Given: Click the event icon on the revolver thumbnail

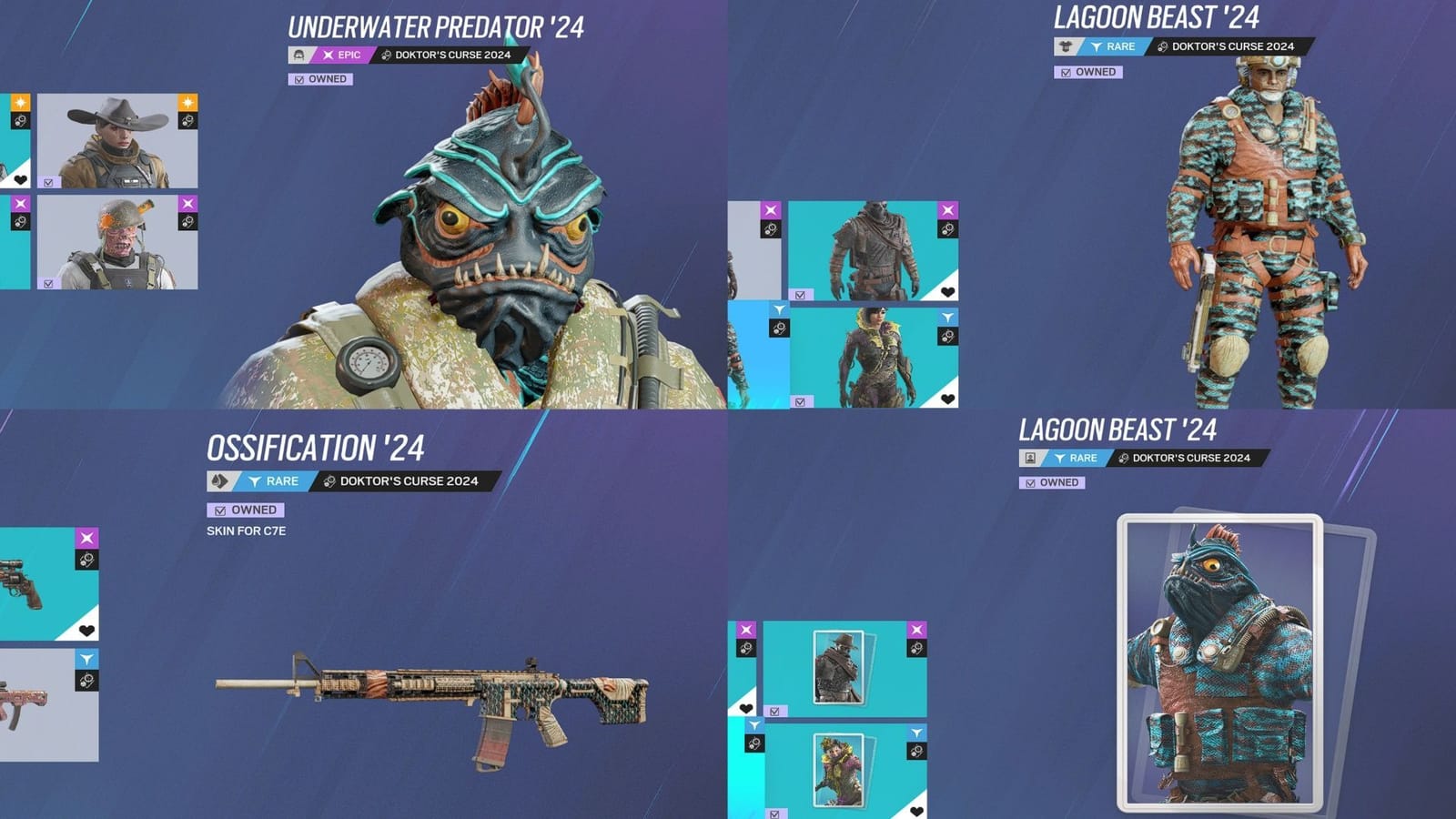Looking at the screenshot, I should [87, 559].
